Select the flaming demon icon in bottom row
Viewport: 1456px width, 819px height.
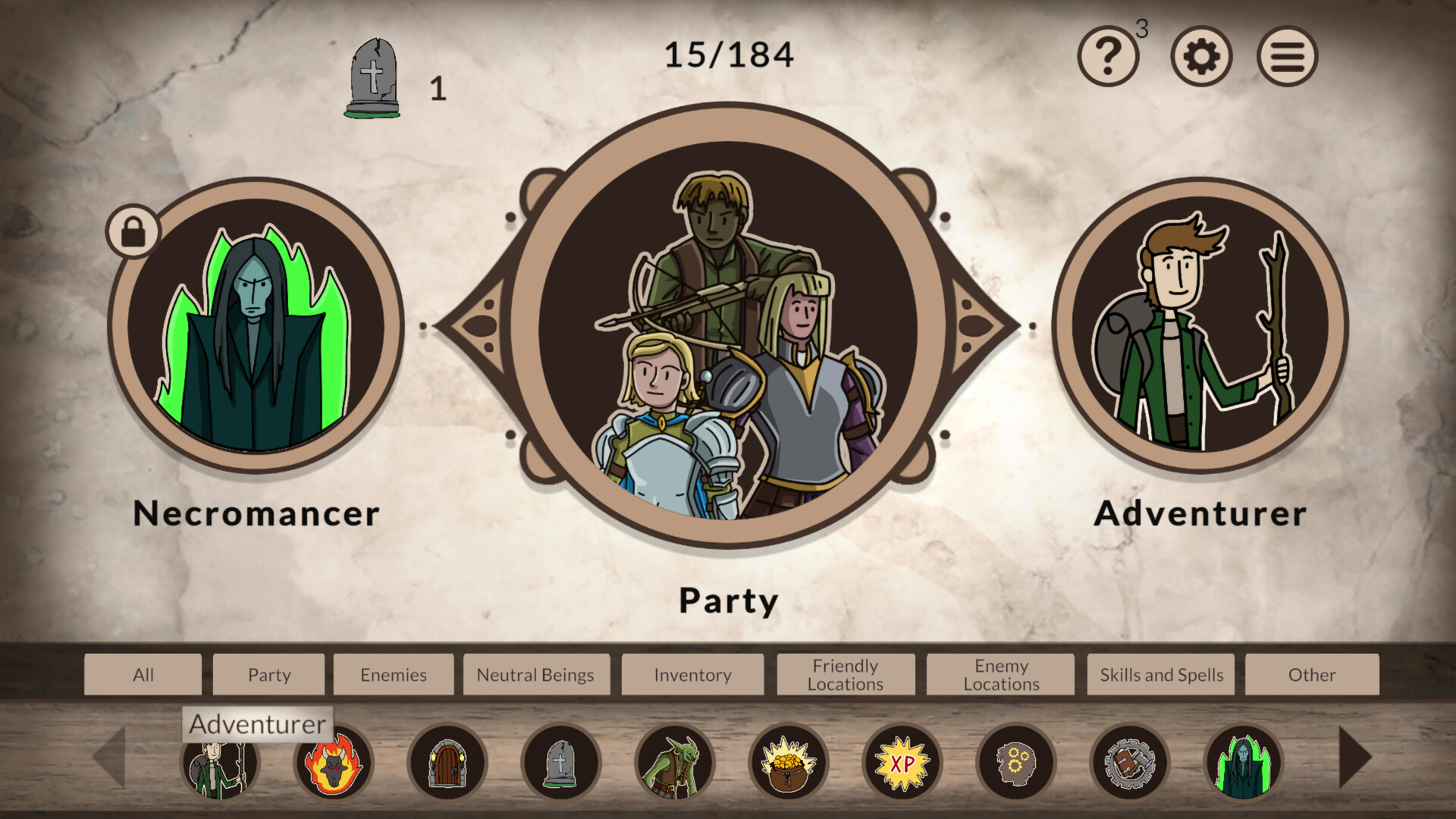tap(334, 762)
